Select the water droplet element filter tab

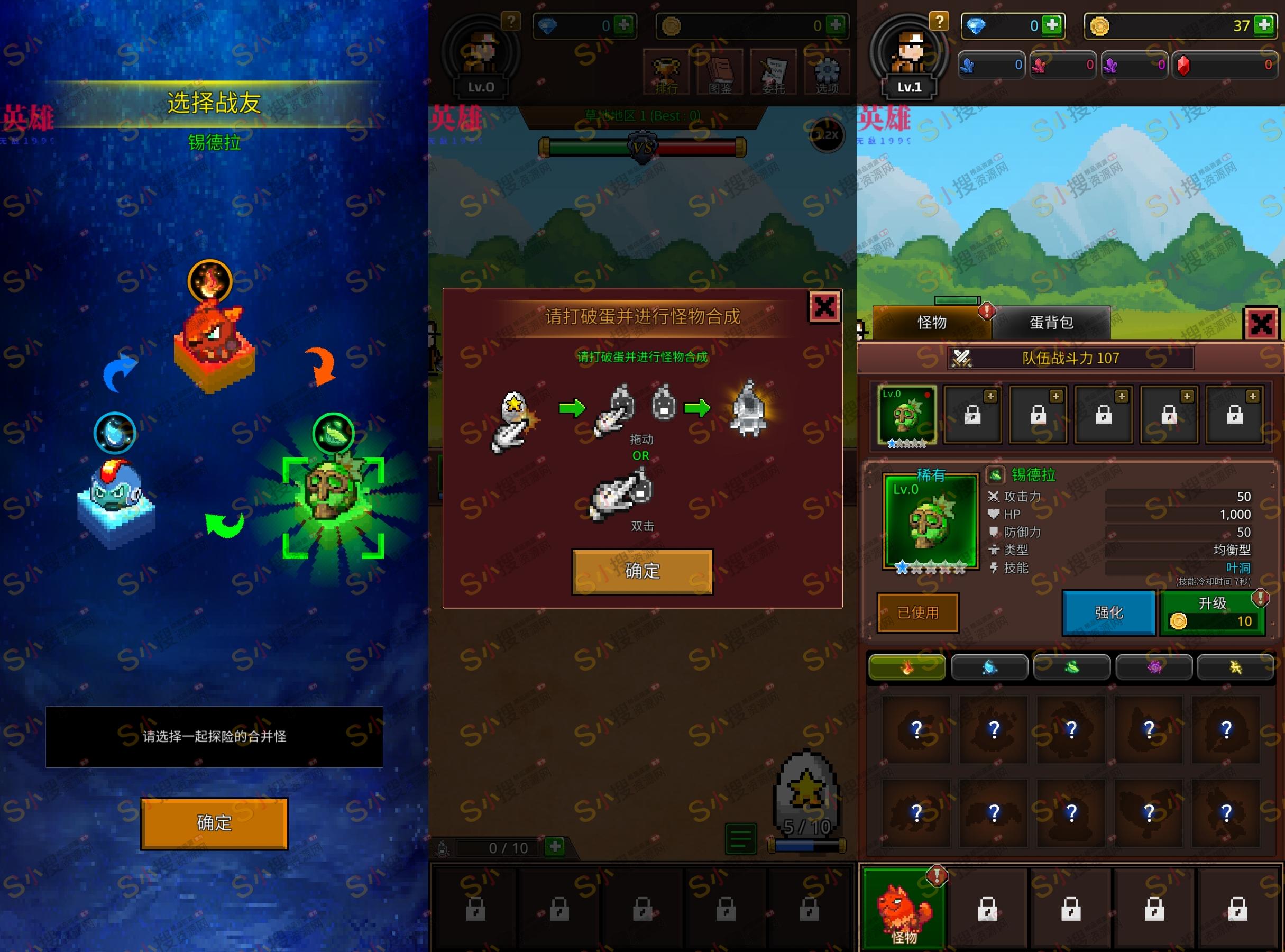(989, 667)
